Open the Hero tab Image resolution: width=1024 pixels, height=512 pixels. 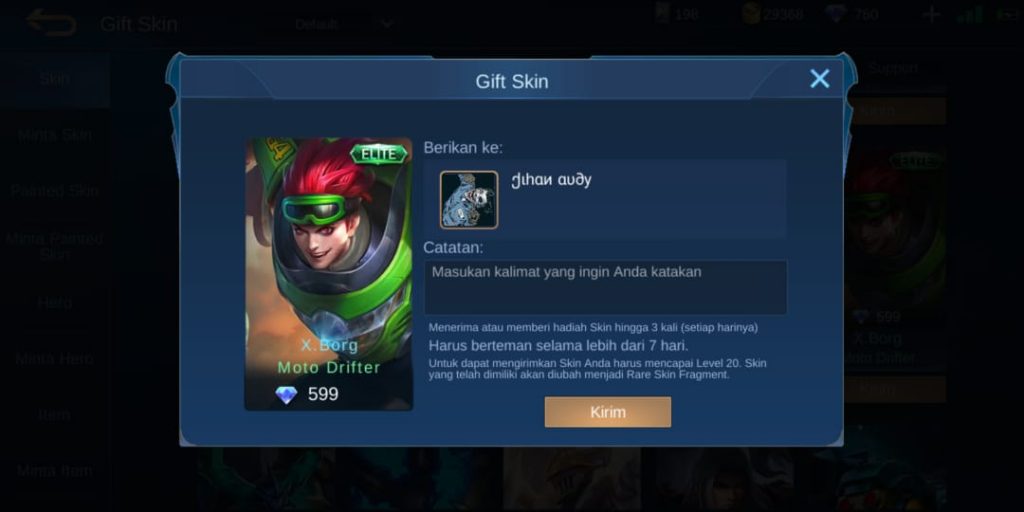point(55,302)
